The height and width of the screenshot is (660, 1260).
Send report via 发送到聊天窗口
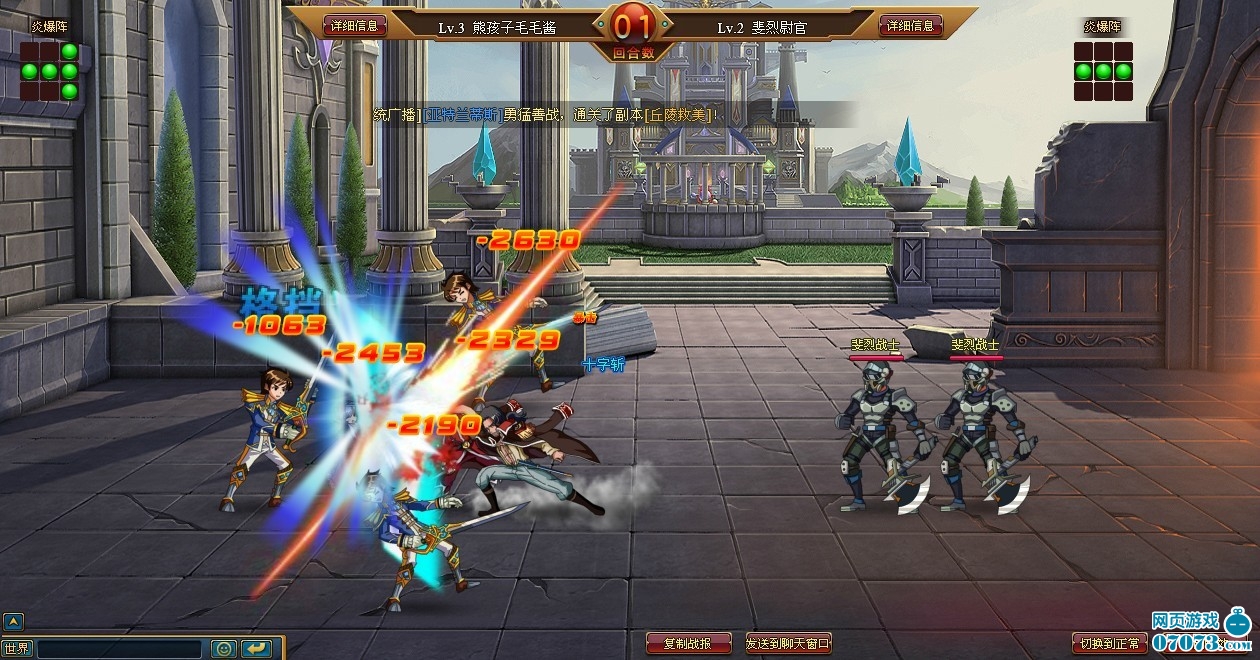(788, 643)
